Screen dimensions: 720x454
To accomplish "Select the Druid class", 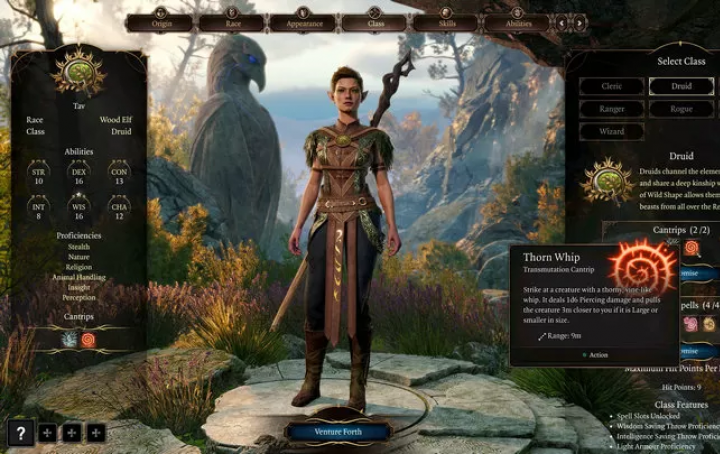I will click(x=682, y=86).
